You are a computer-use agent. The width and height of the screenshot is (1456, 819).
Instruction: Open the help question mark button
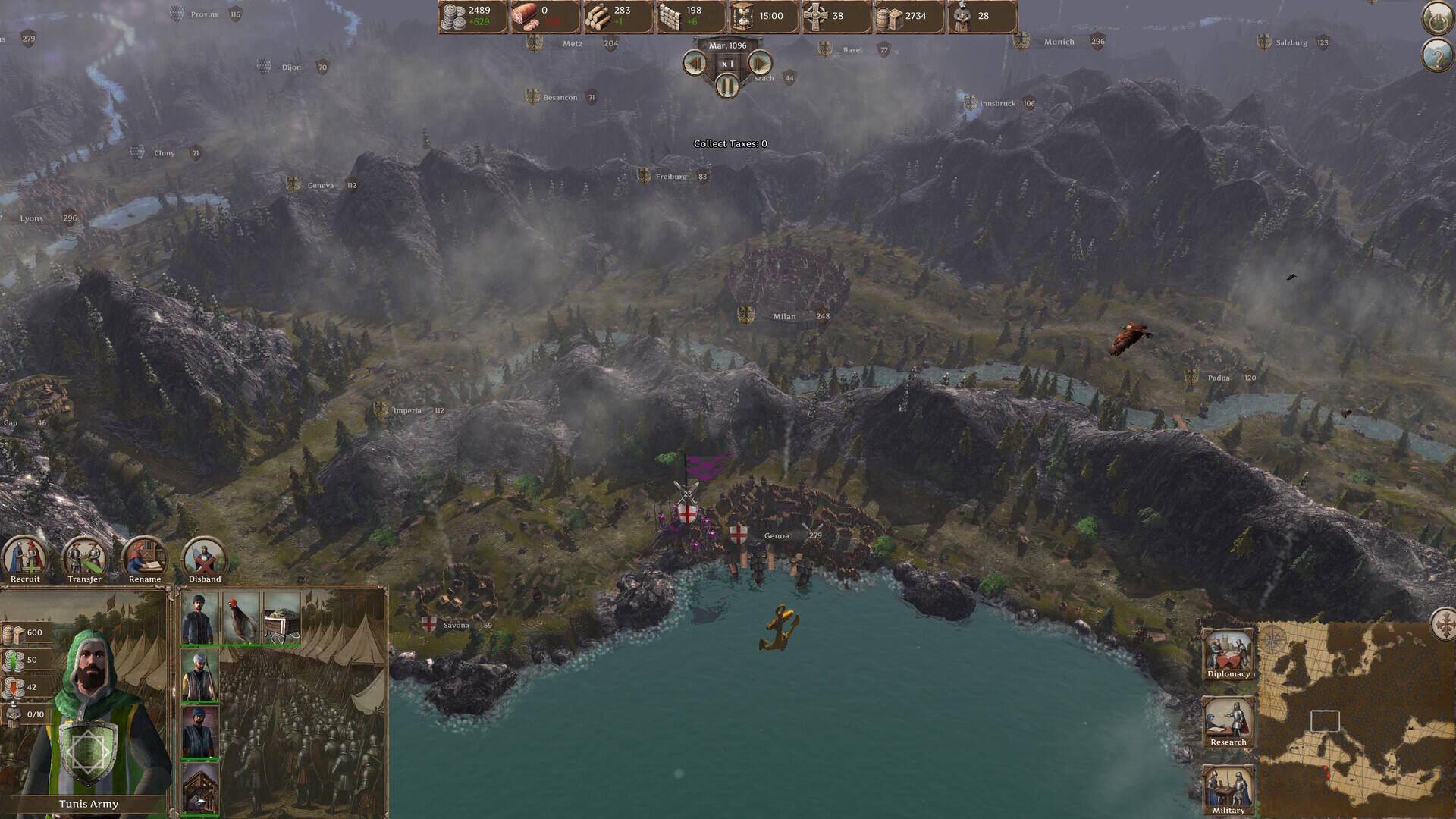click(x=1436, y=55)
